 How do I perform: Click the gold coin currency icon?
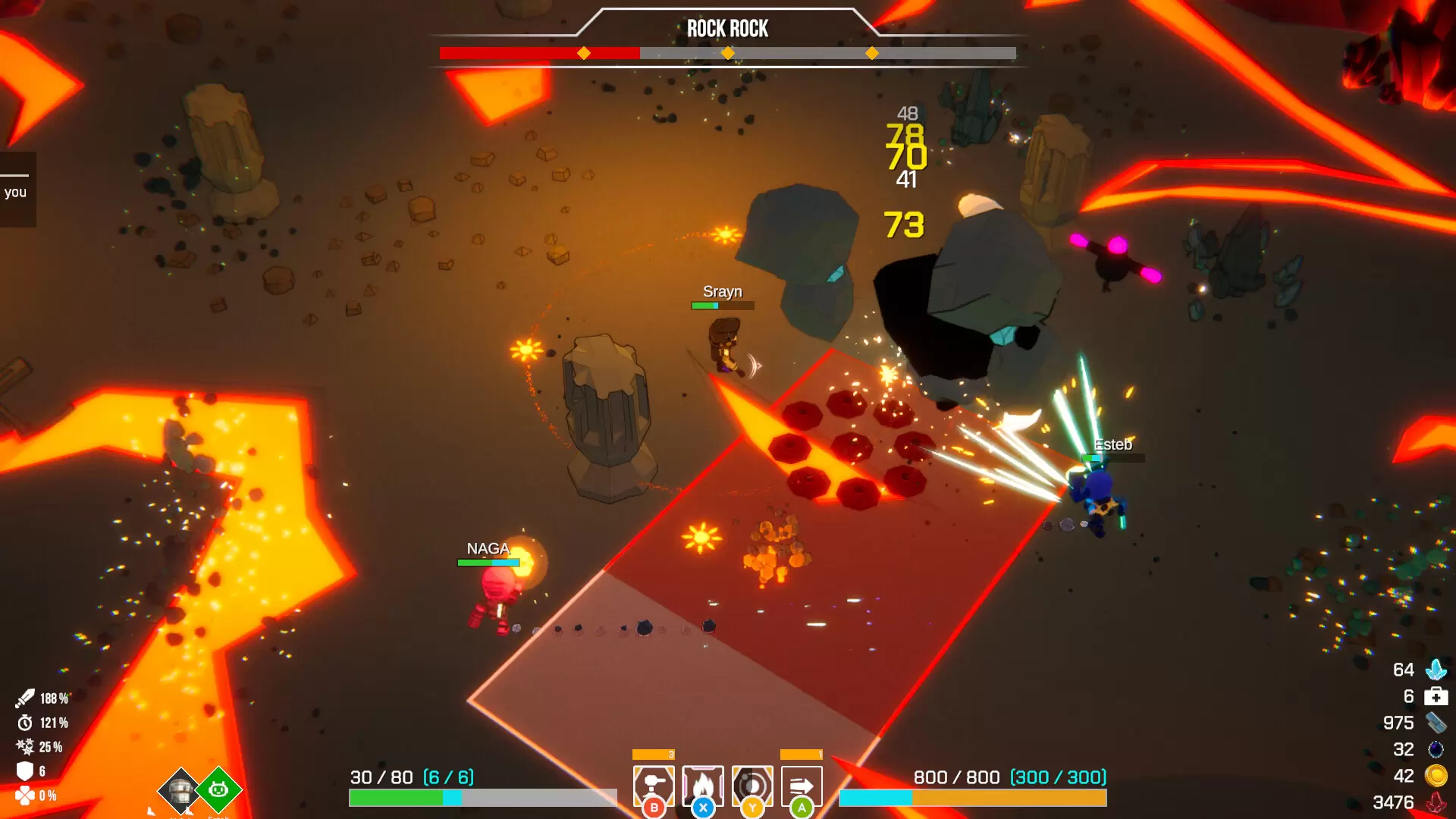[1436, 776]
